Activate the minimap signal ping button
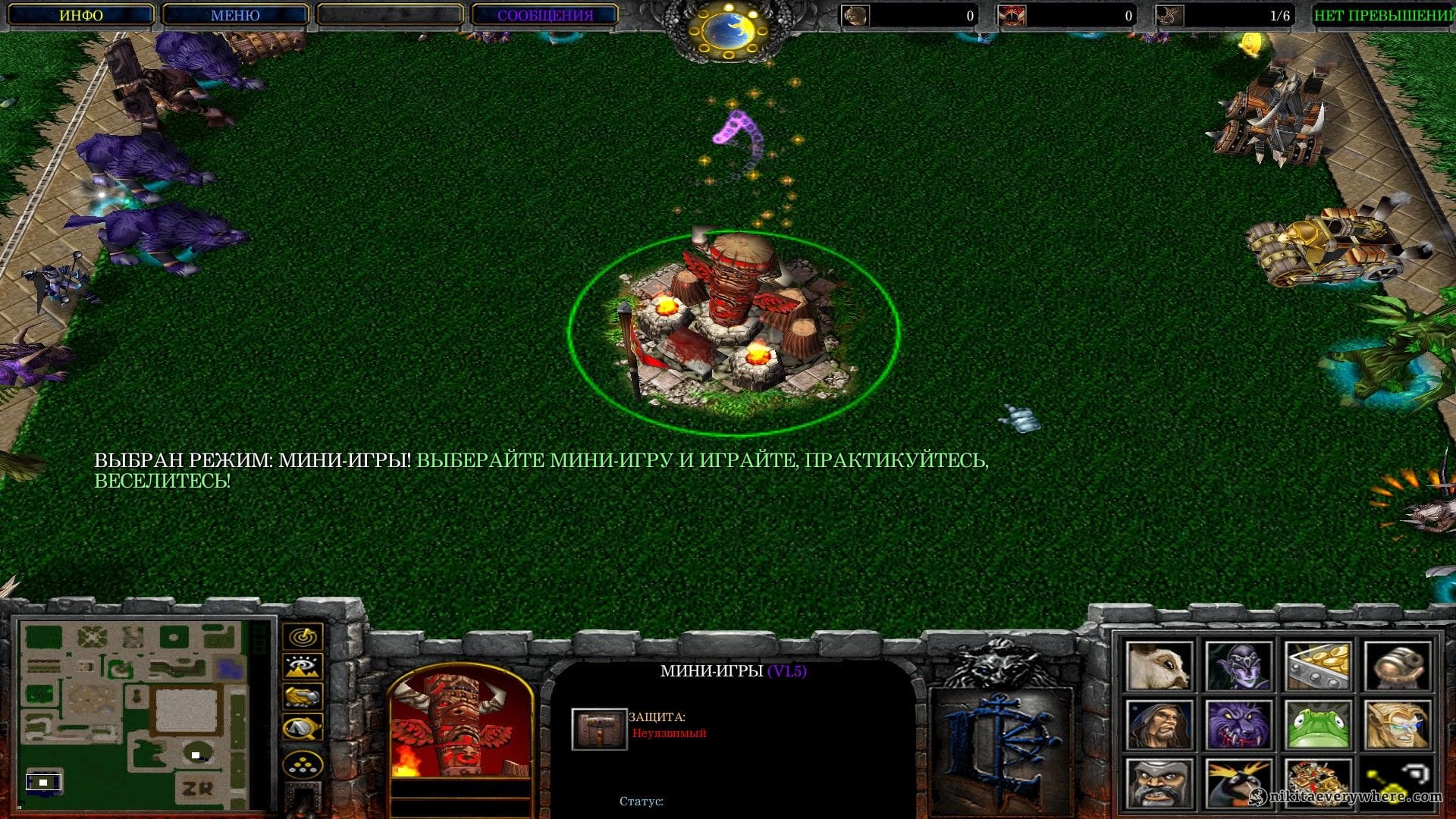1456x819 pixels. pos(303,636)
